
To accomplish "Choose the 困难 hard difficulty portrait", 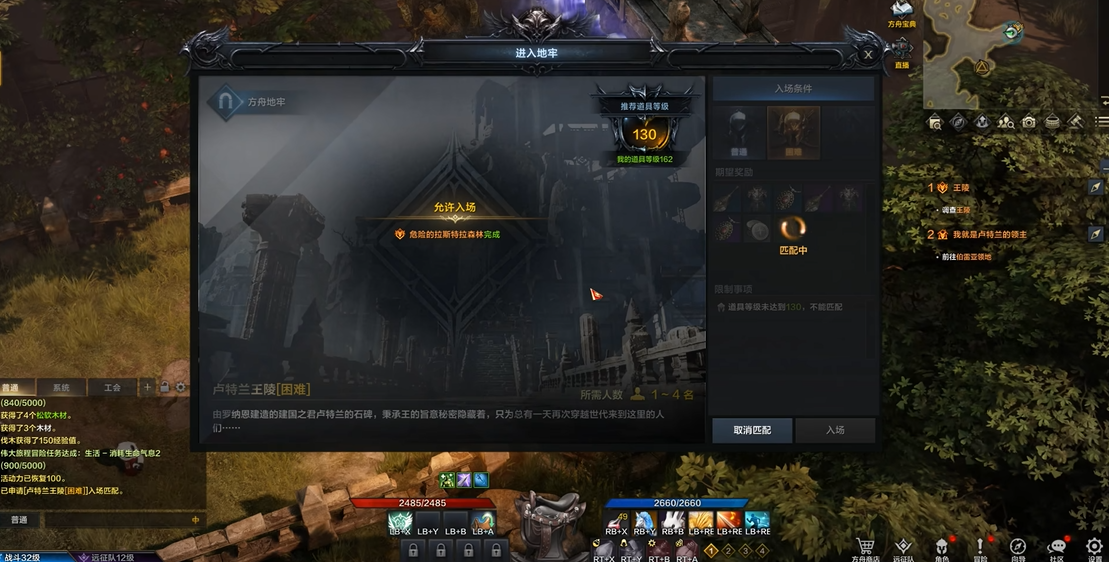I will pyautogui.click(x=793, y=132).
